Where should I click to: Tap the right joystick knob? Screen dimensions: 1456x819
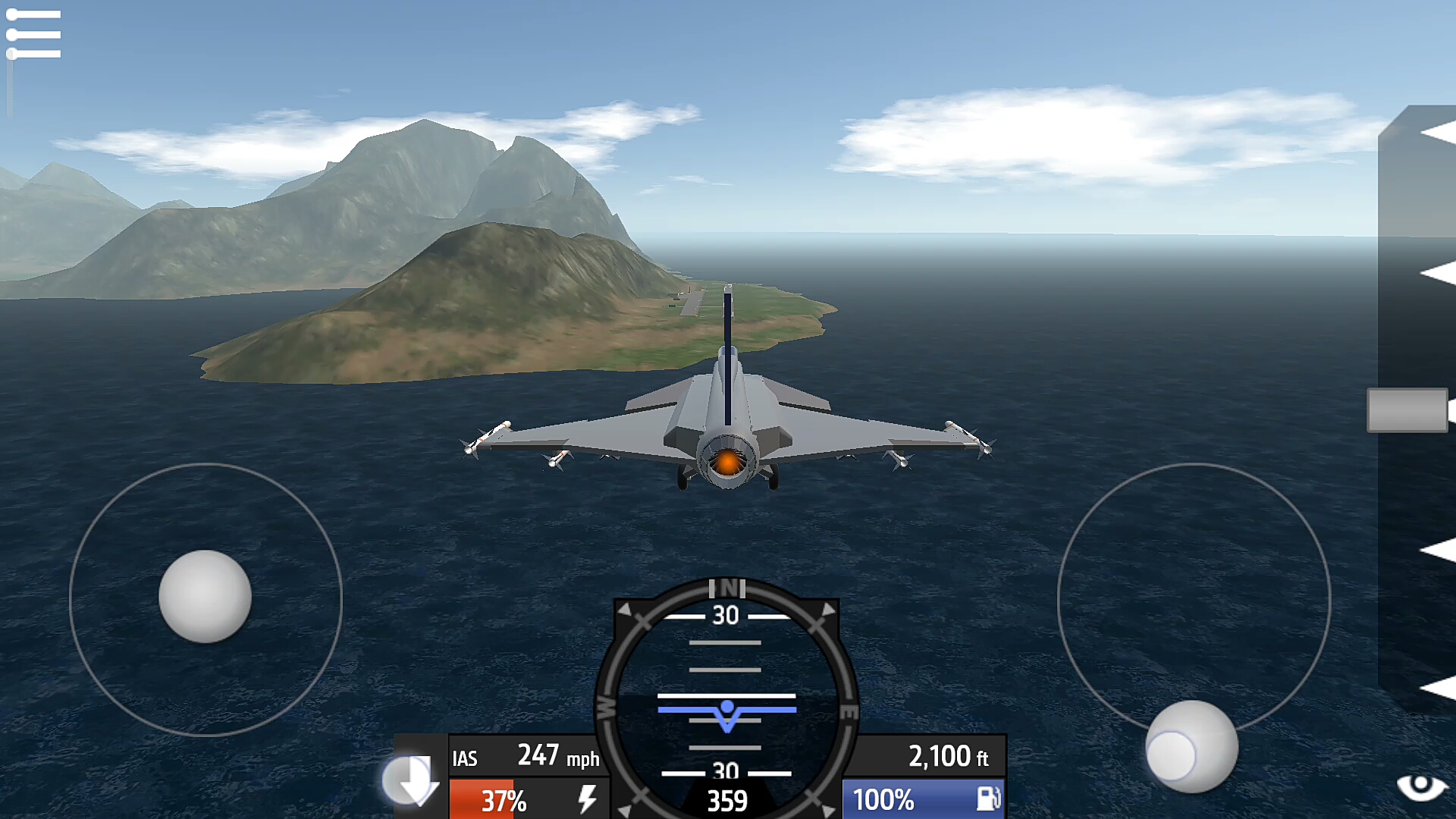click(x=1192, y=746)
